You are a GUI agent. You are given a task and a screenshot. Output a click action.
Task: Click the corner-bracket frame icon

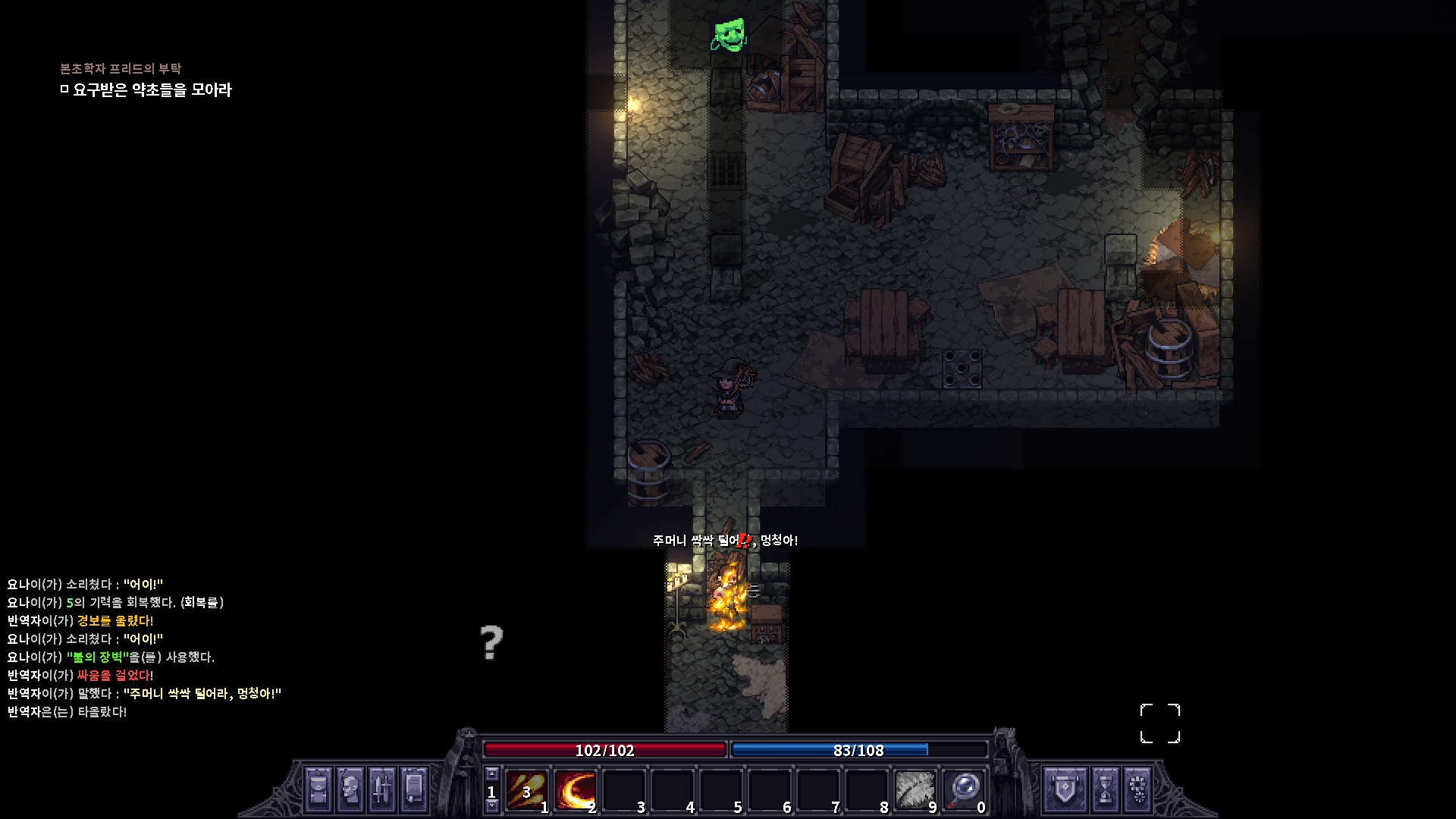coord(1160,723)
